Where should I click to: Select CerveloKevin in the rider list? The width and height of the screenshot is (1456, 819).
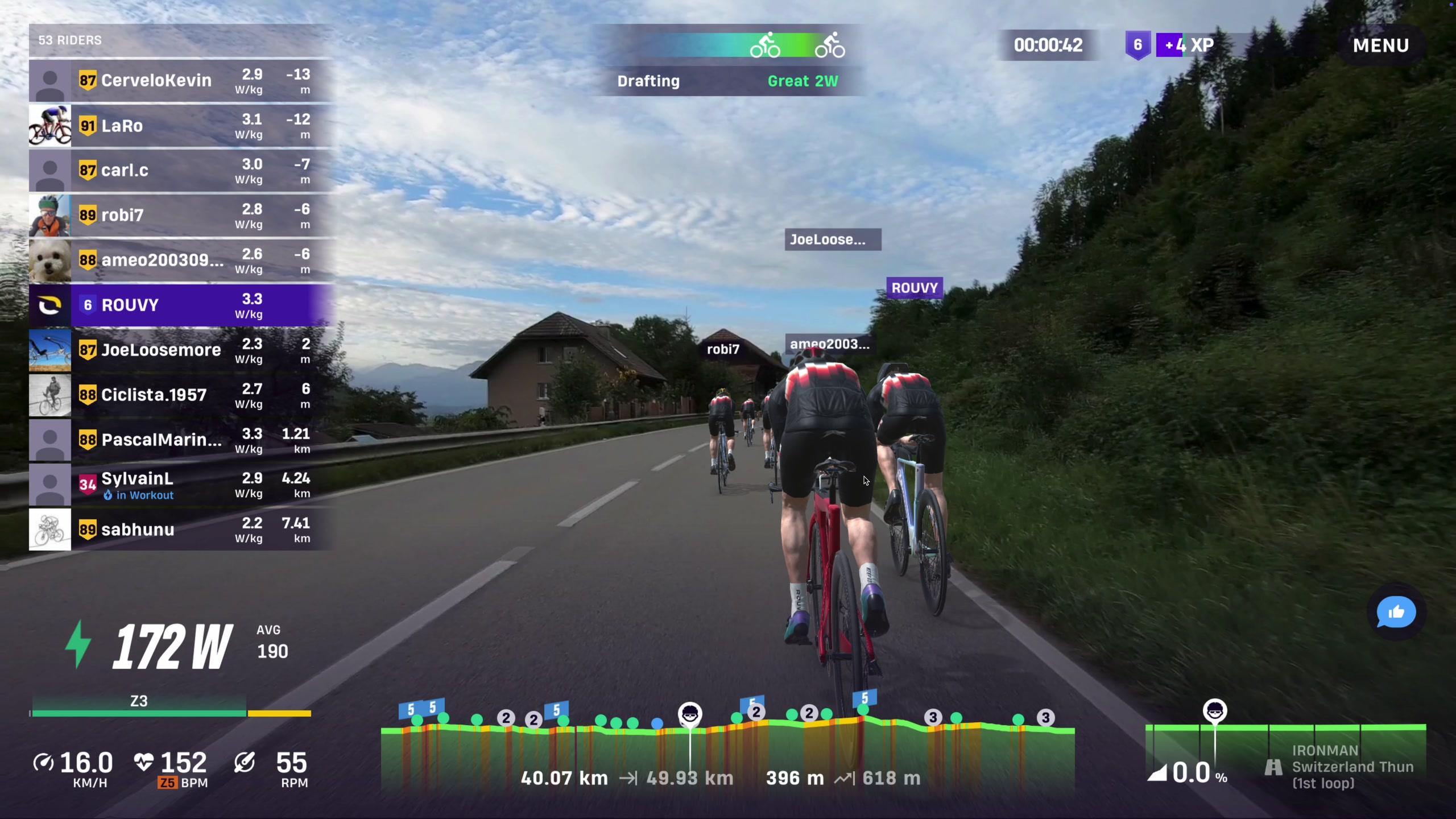pyautogui.click(x=181, y=81)
